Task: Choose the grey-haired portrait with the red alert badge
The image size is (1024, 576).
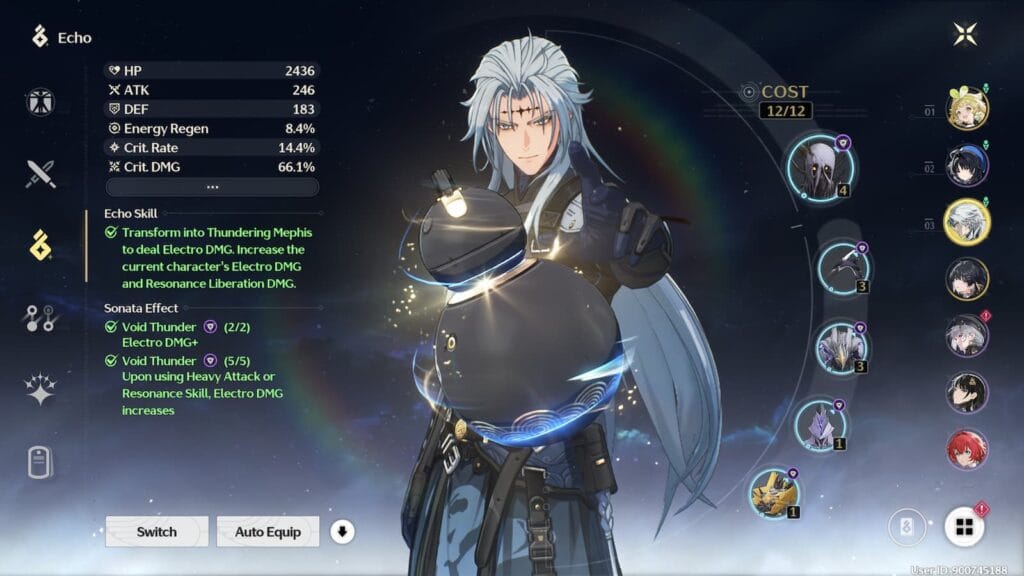Action: pyautogui.click(x=967, y=336)
